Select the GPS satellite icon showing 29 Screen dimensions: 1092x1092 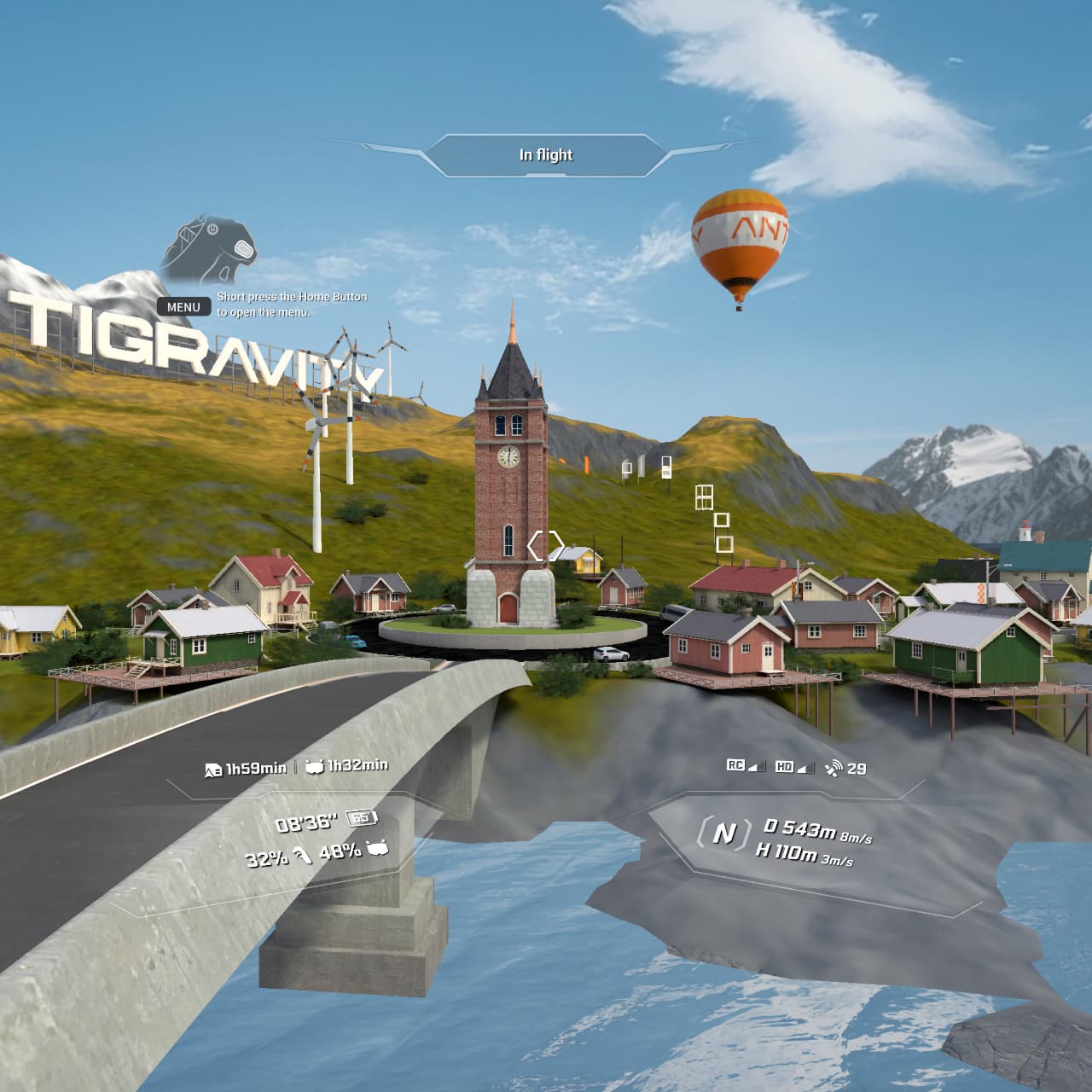point(836,769)
